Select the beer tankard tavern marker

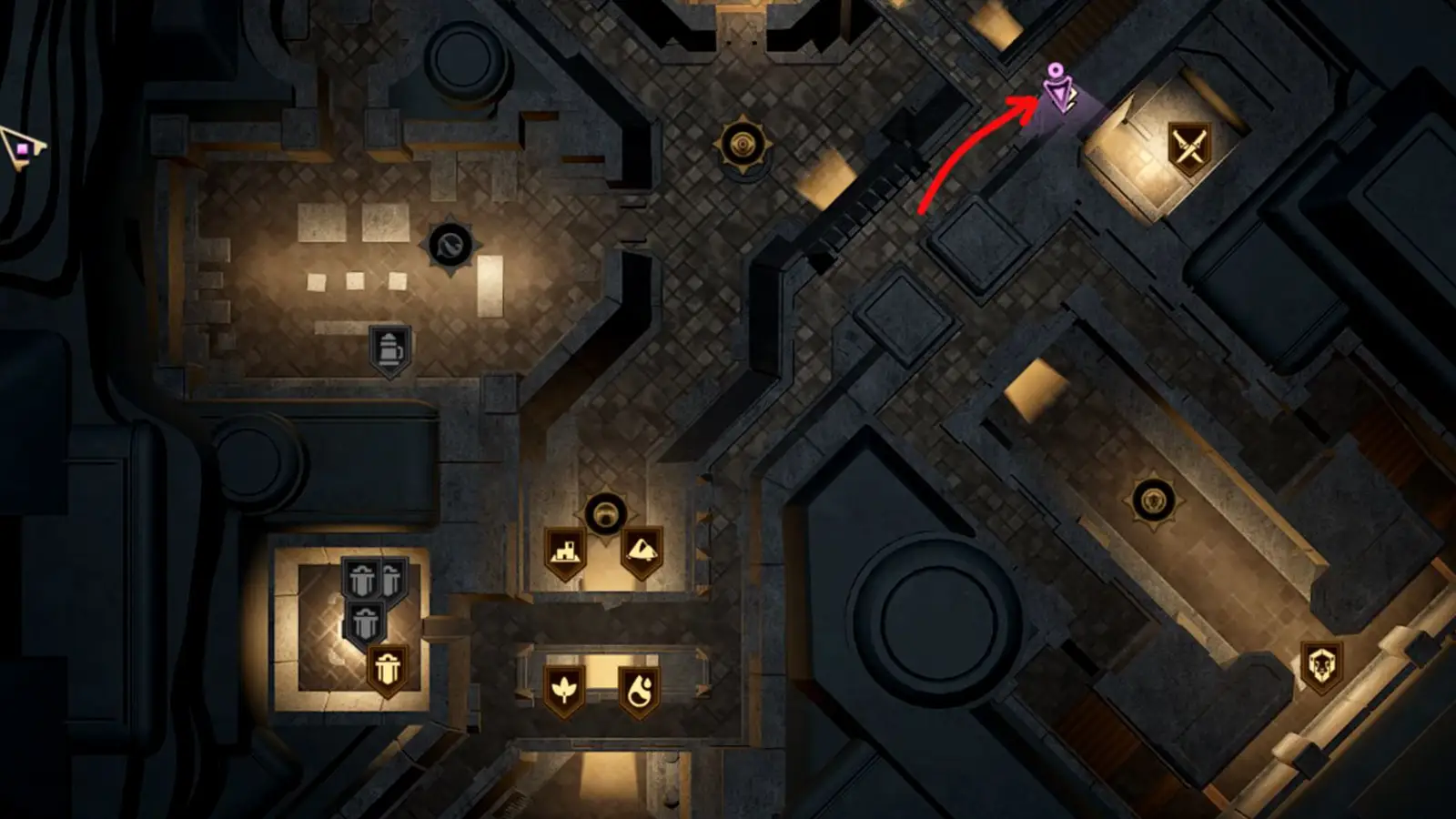tap(389, 349)
